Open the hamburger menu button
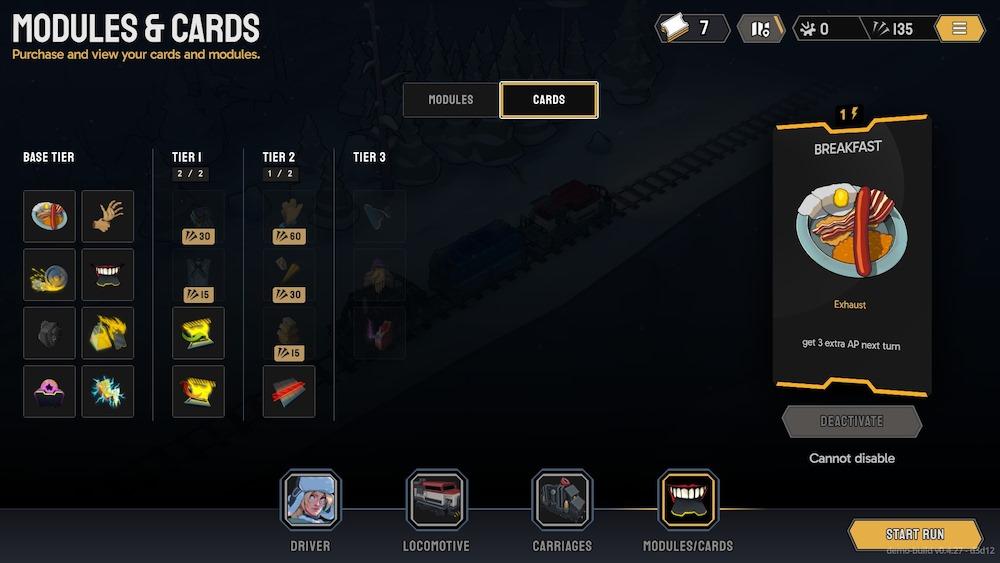1000x563 pixels. (x=960, y=29)
